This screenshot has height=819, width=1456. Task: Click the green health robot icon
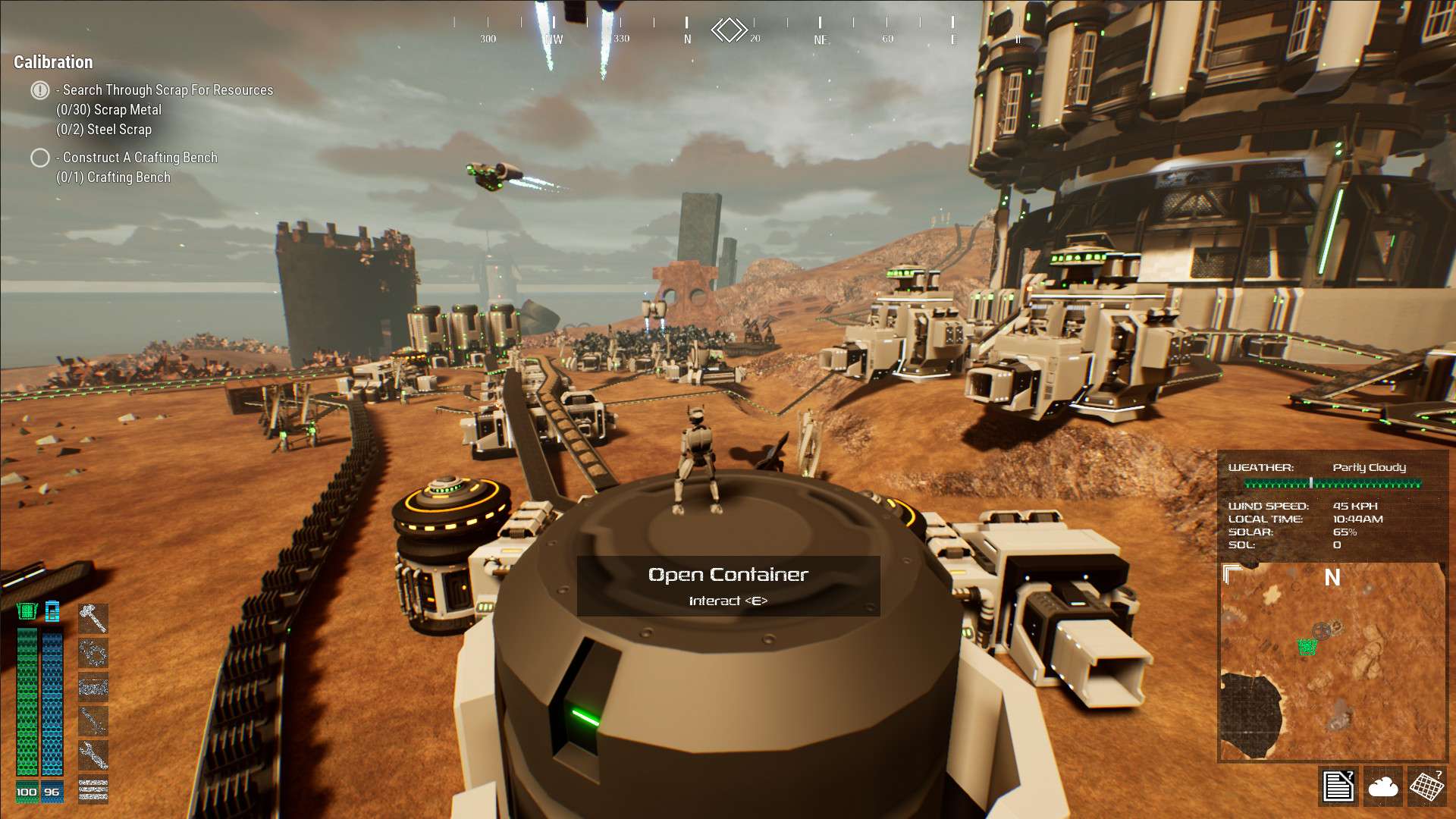point(27,611)
